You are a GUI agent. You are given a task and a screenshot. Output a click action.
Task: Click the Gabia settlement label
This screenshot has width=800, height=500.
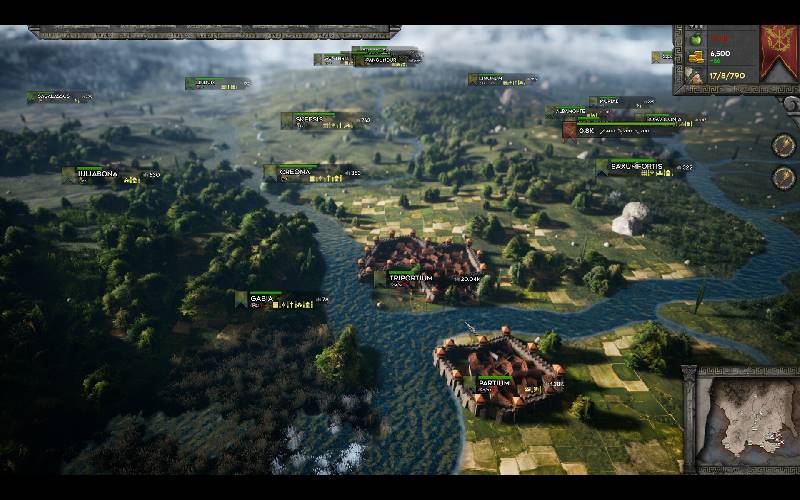tap(263, 298)
